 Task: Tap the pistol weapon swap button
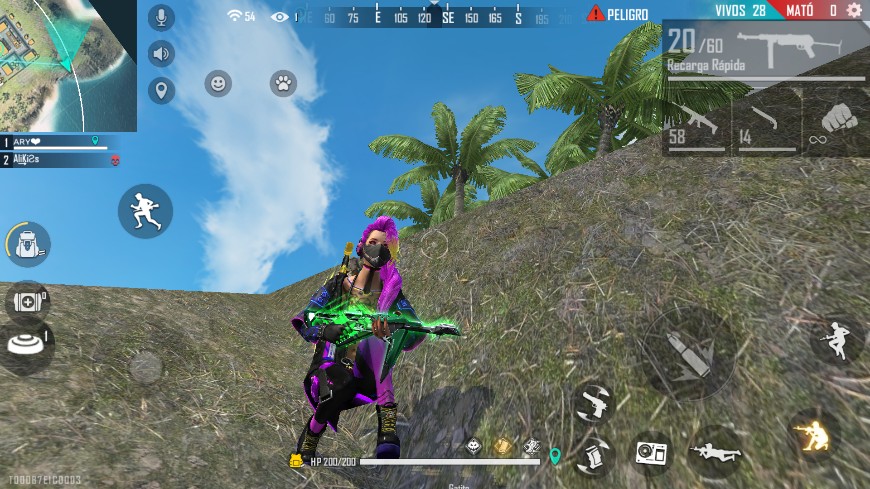coord(592,402)
